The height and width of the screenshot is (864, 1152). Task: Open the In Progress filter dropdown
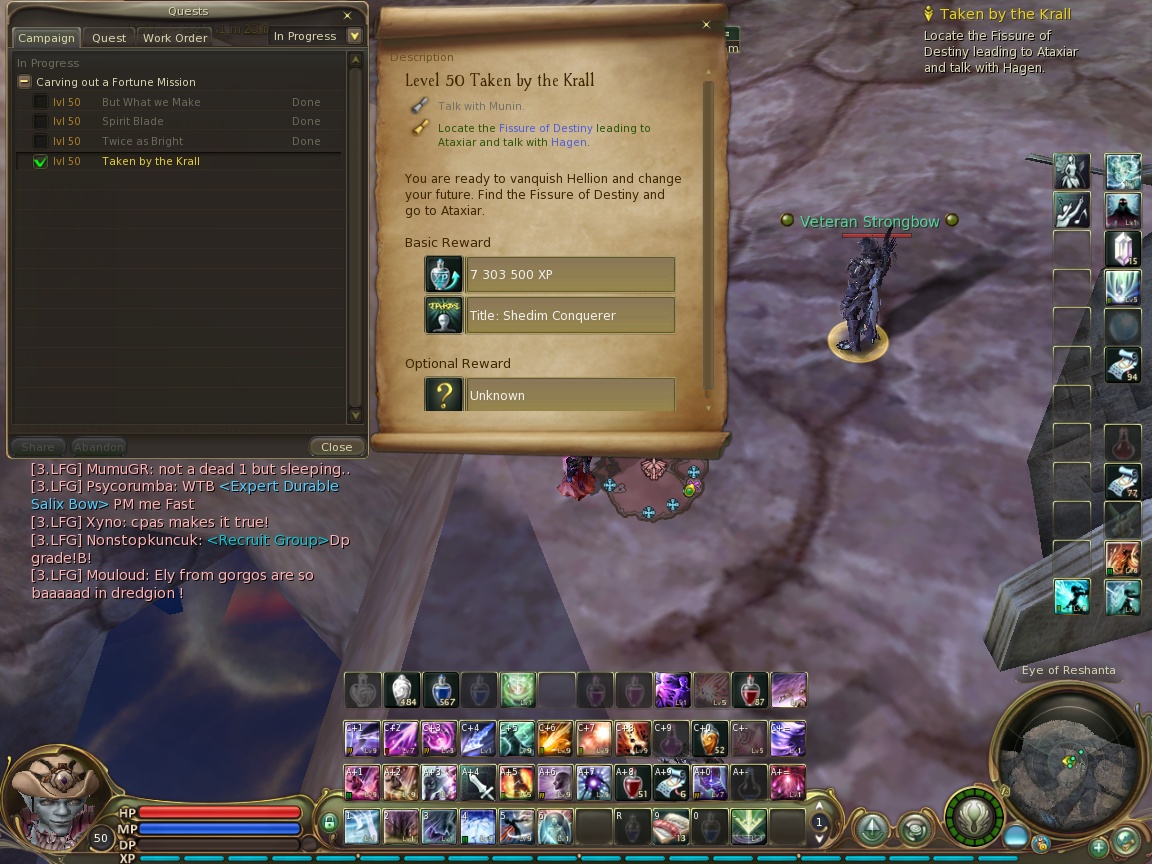pos(354,36)
